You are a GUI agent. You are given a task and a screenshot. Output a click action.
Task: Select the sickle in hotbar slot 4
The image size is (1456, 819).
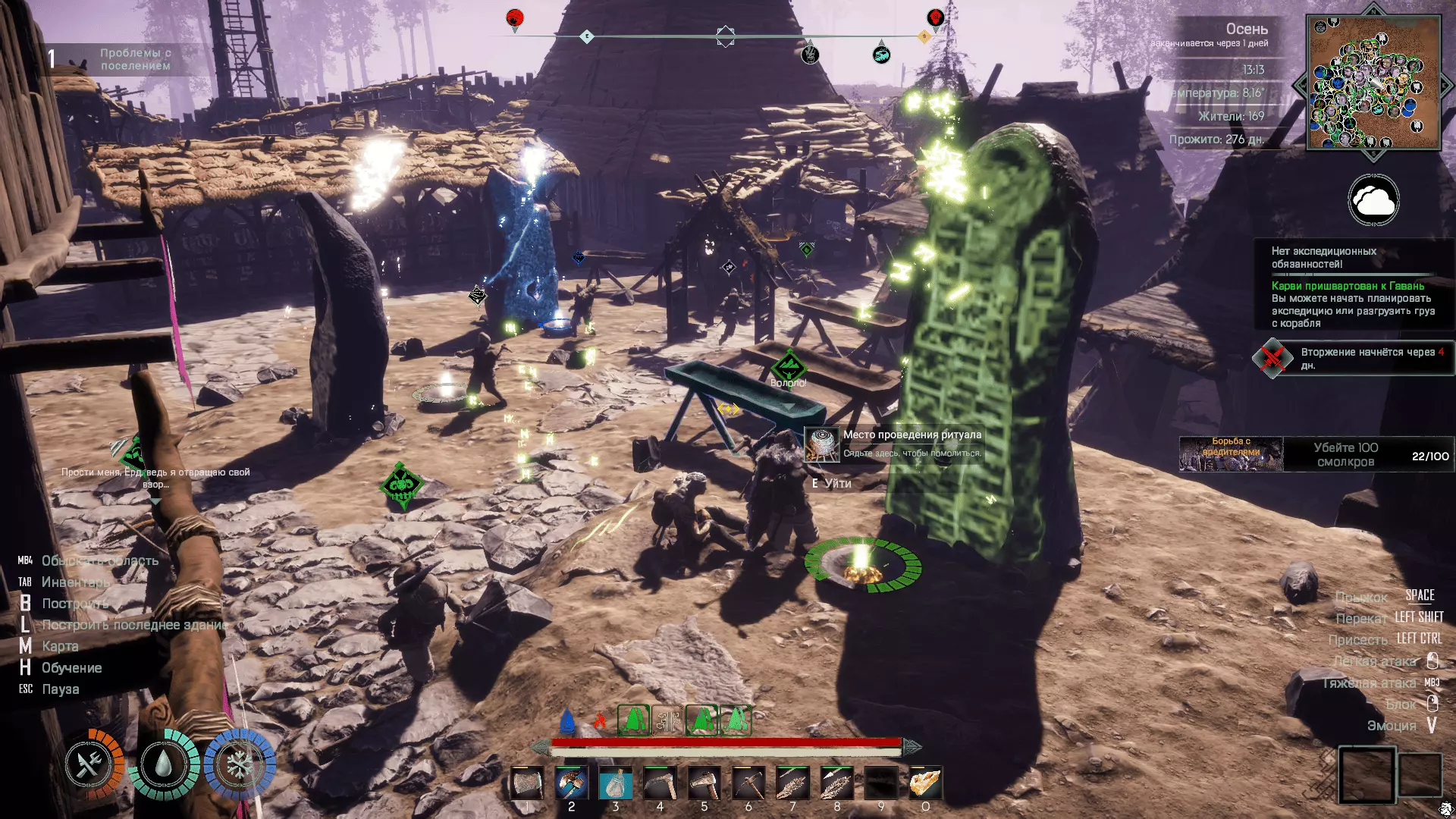click(x=660, y=783)
